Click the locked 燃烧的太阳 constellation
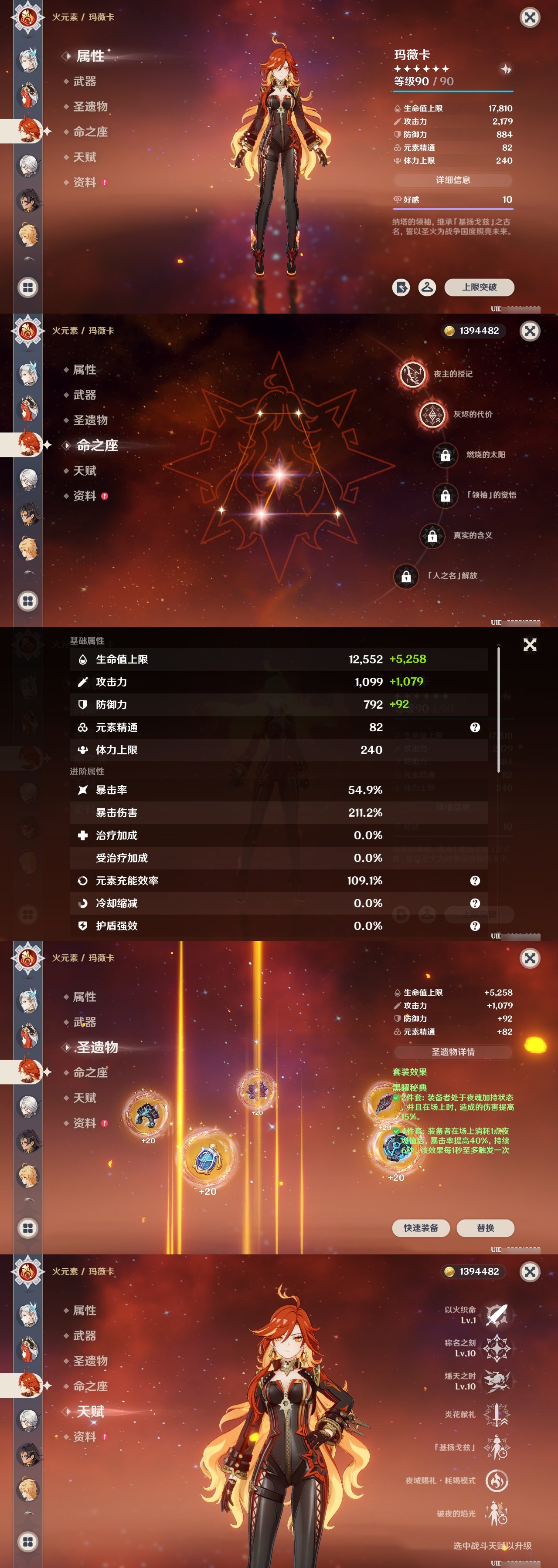This screenshot has width=558, height=1568. pos(445,456)
